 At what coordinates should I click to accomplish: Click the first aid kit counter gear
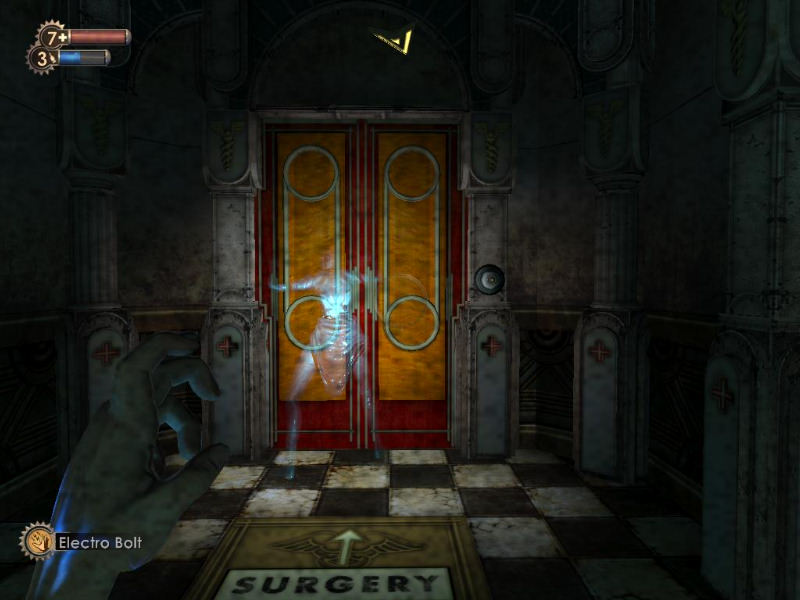click(52, 37)
